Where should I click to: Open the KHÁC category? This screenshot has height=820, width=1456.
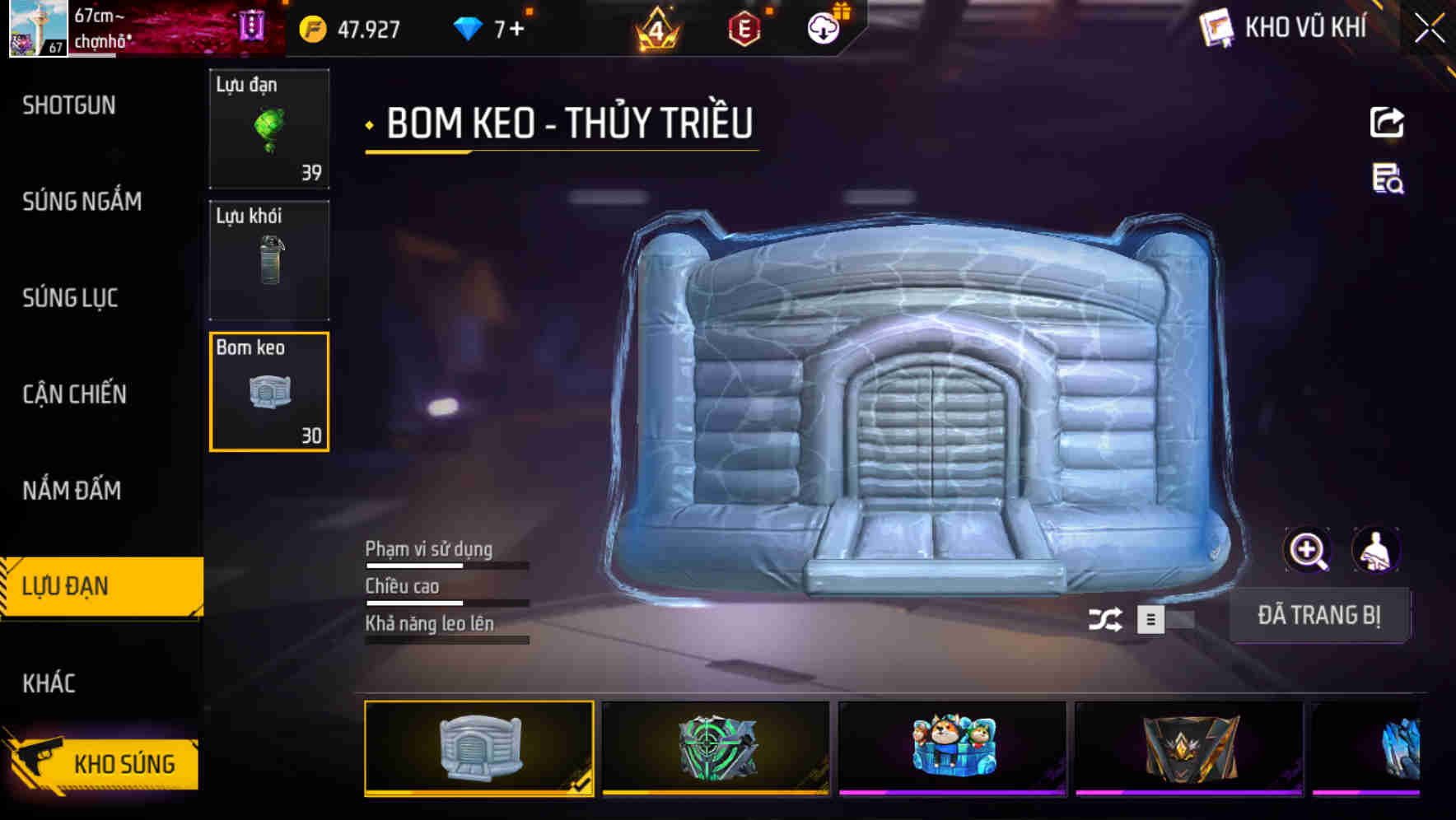click(48, 683)
